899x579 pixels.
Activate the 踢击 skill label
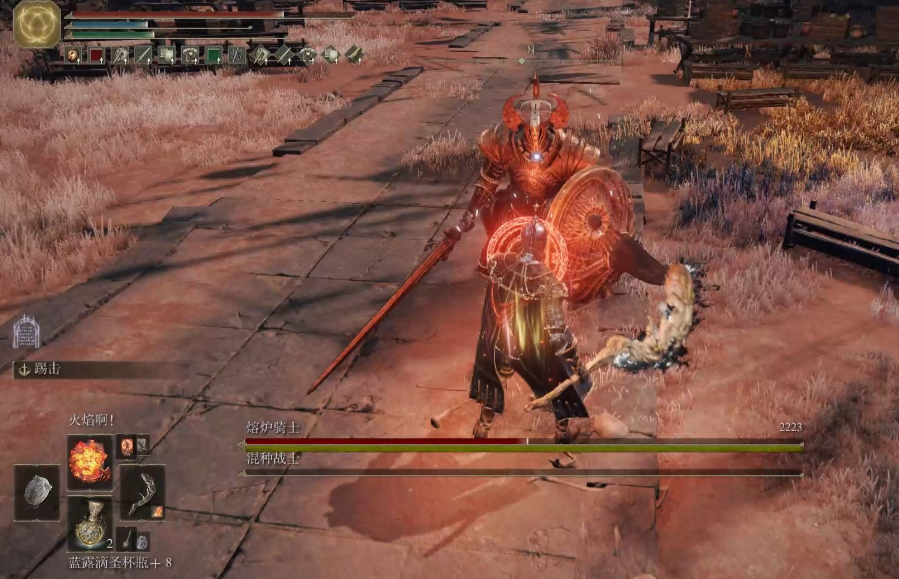[47, 369]
